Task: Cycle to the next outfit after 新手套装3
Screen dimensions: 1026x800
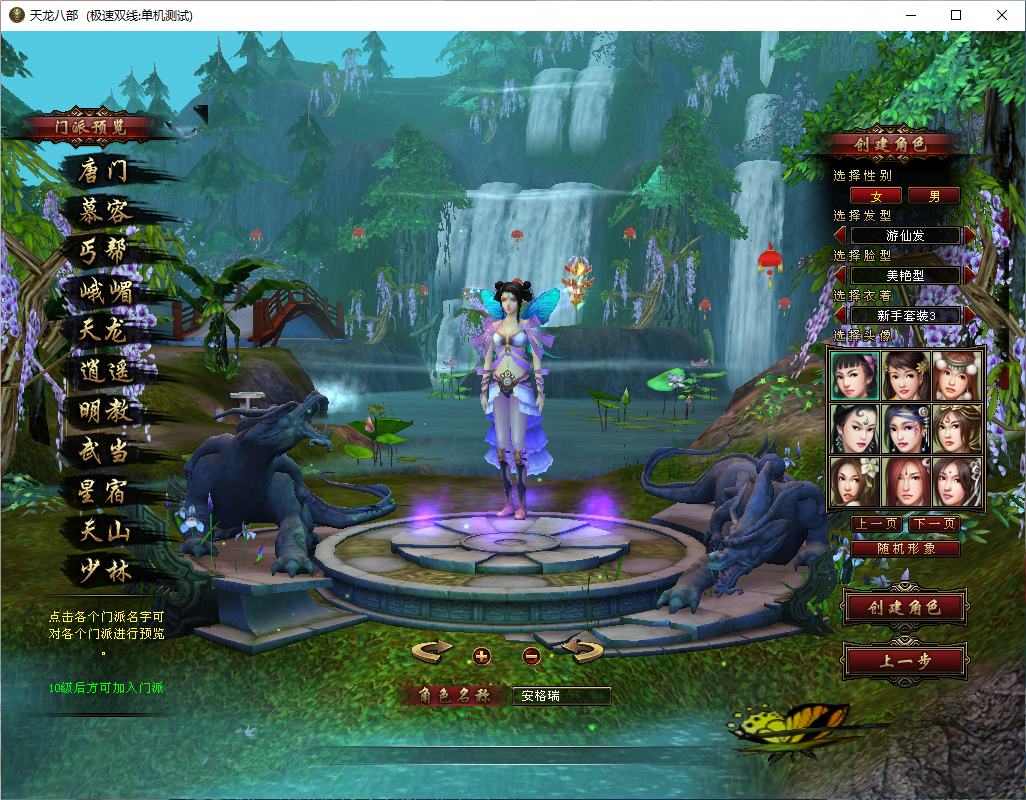Action: coord(970,315)
